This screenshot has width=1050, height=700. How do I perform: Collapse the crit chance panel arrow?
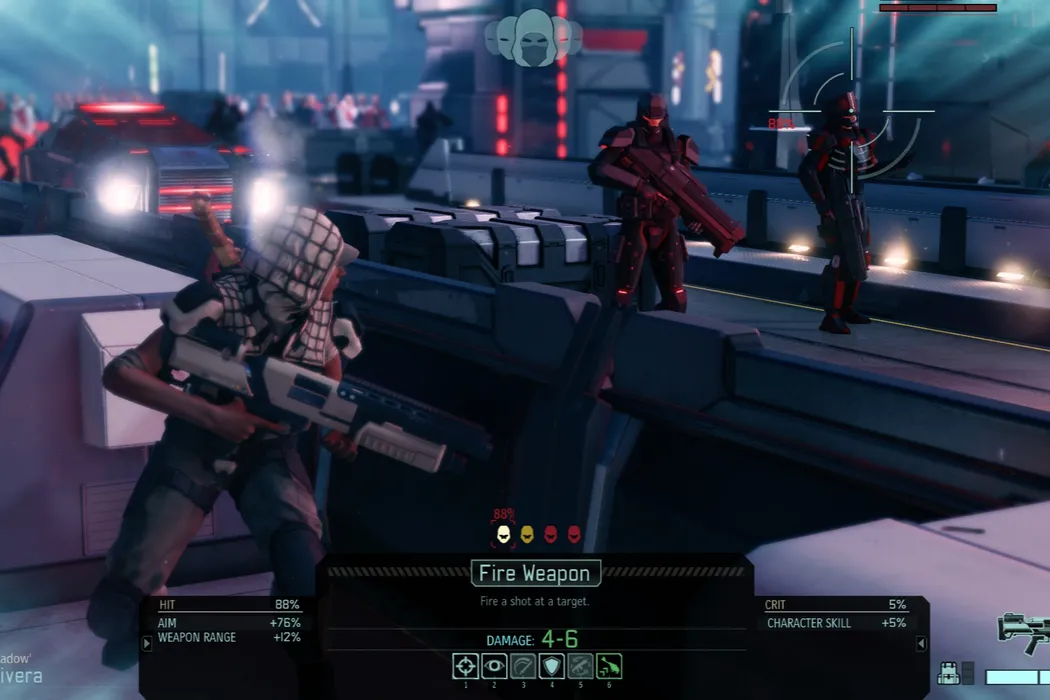click(922, 644)
